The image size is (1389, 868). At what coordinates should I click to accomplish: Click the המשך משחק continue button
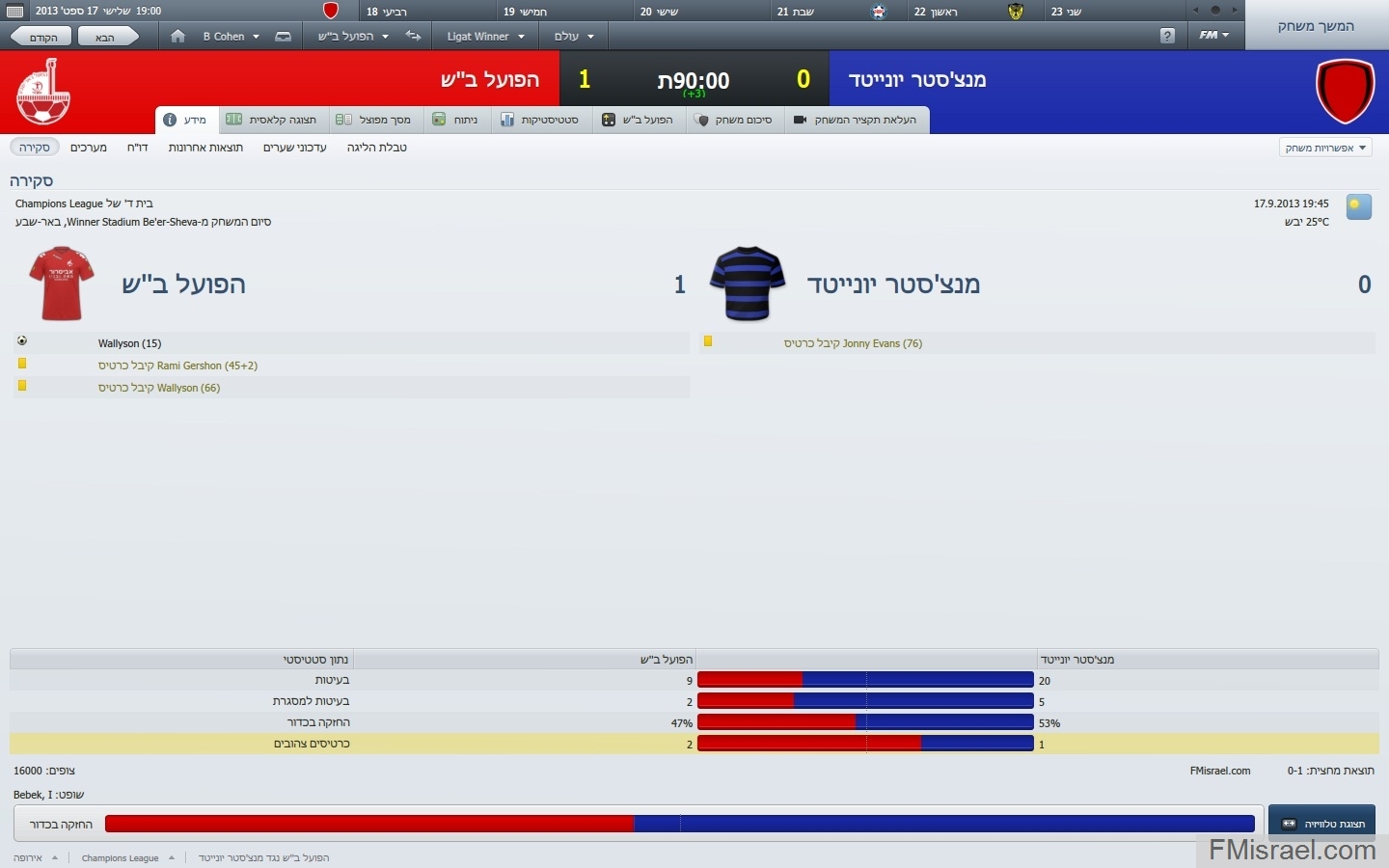click(x=1316, y=26)
